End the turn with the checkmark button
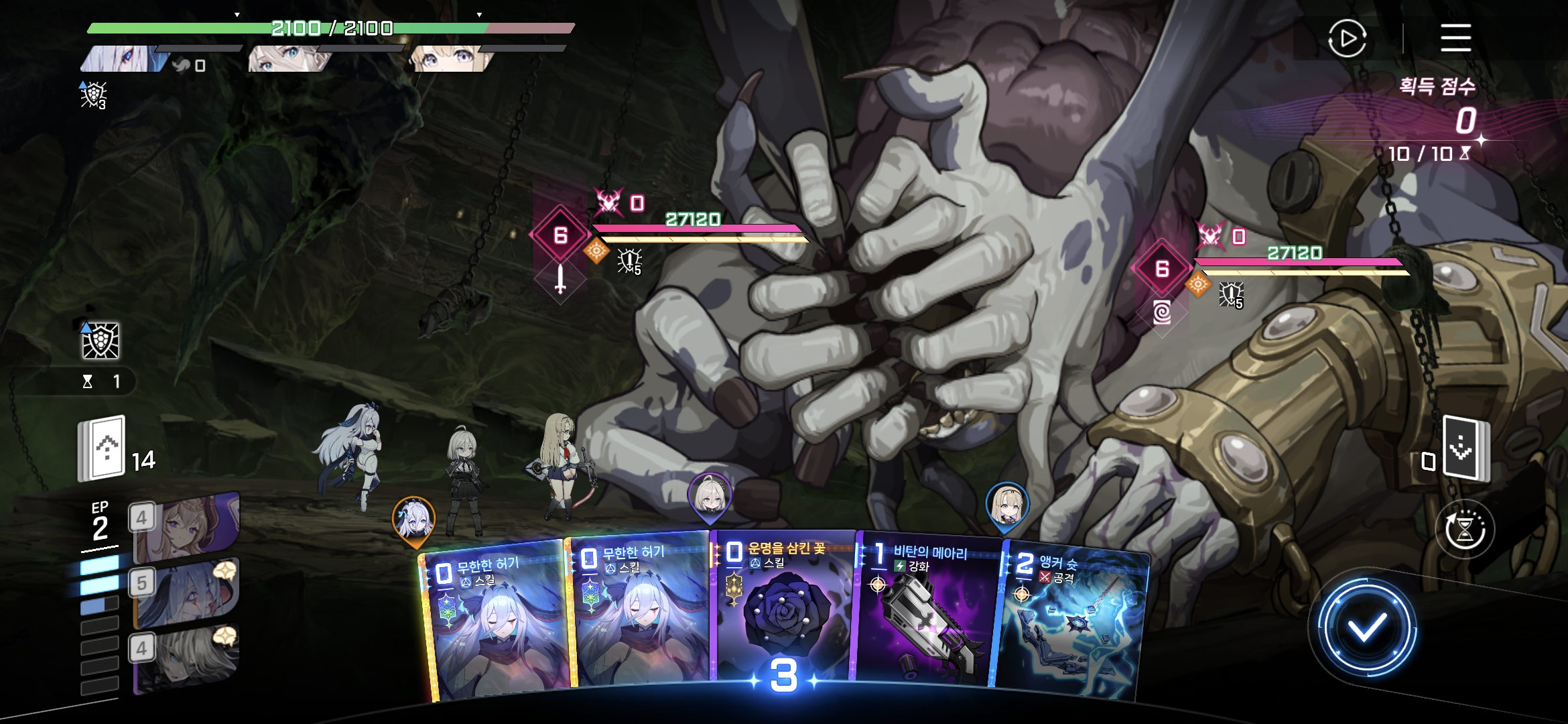Image resolution: width=1568 pixels, height=724 pixels. 1366,628
